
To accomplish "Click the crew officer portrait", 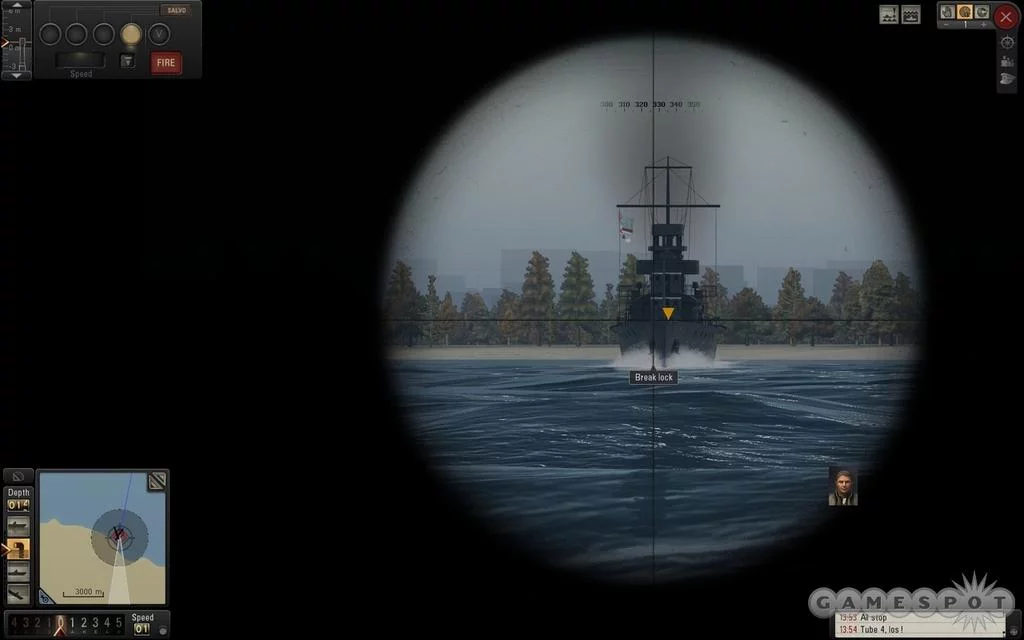I will click(842, 486).
